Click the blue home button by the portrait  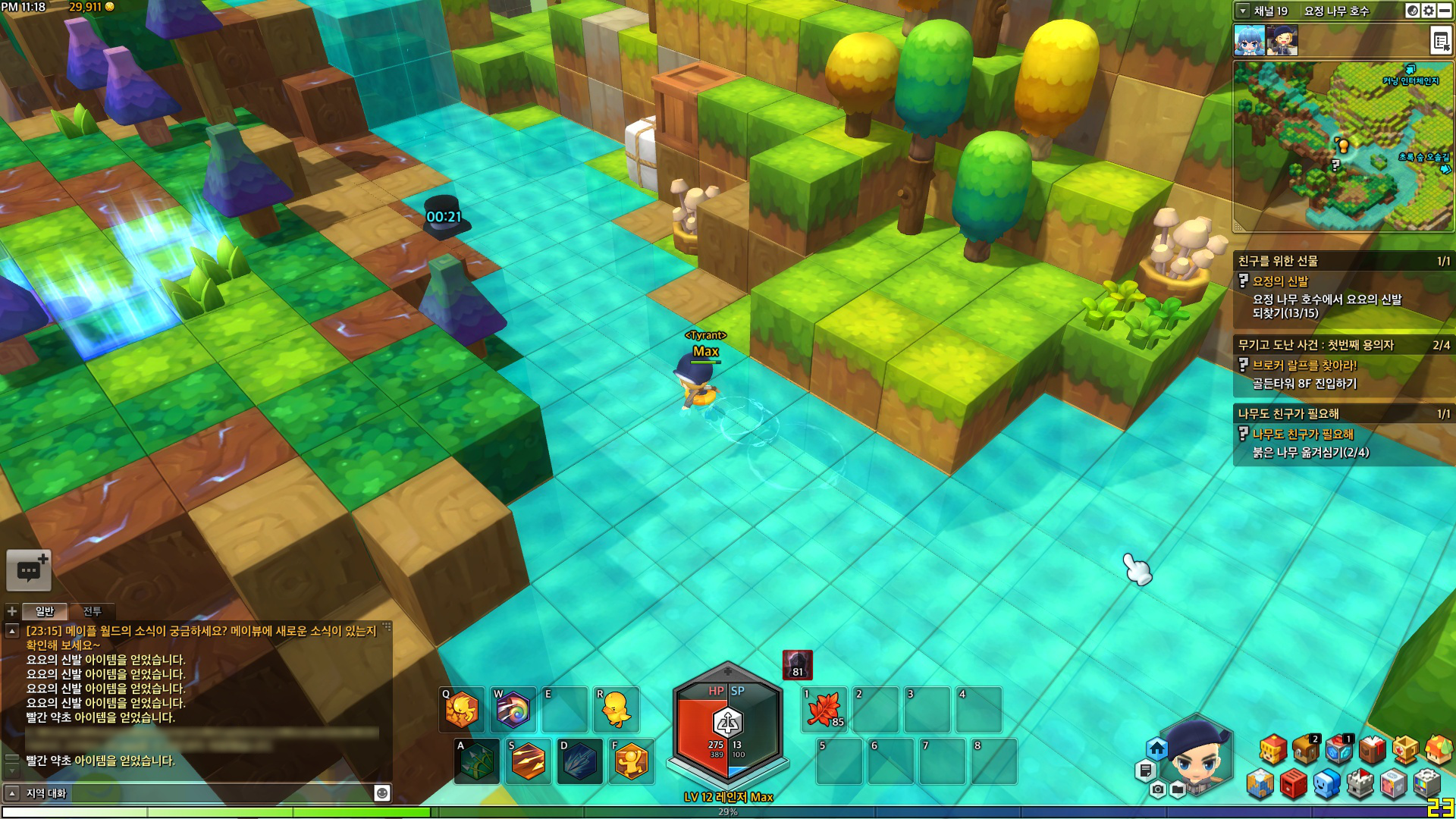pos(1156,749)
